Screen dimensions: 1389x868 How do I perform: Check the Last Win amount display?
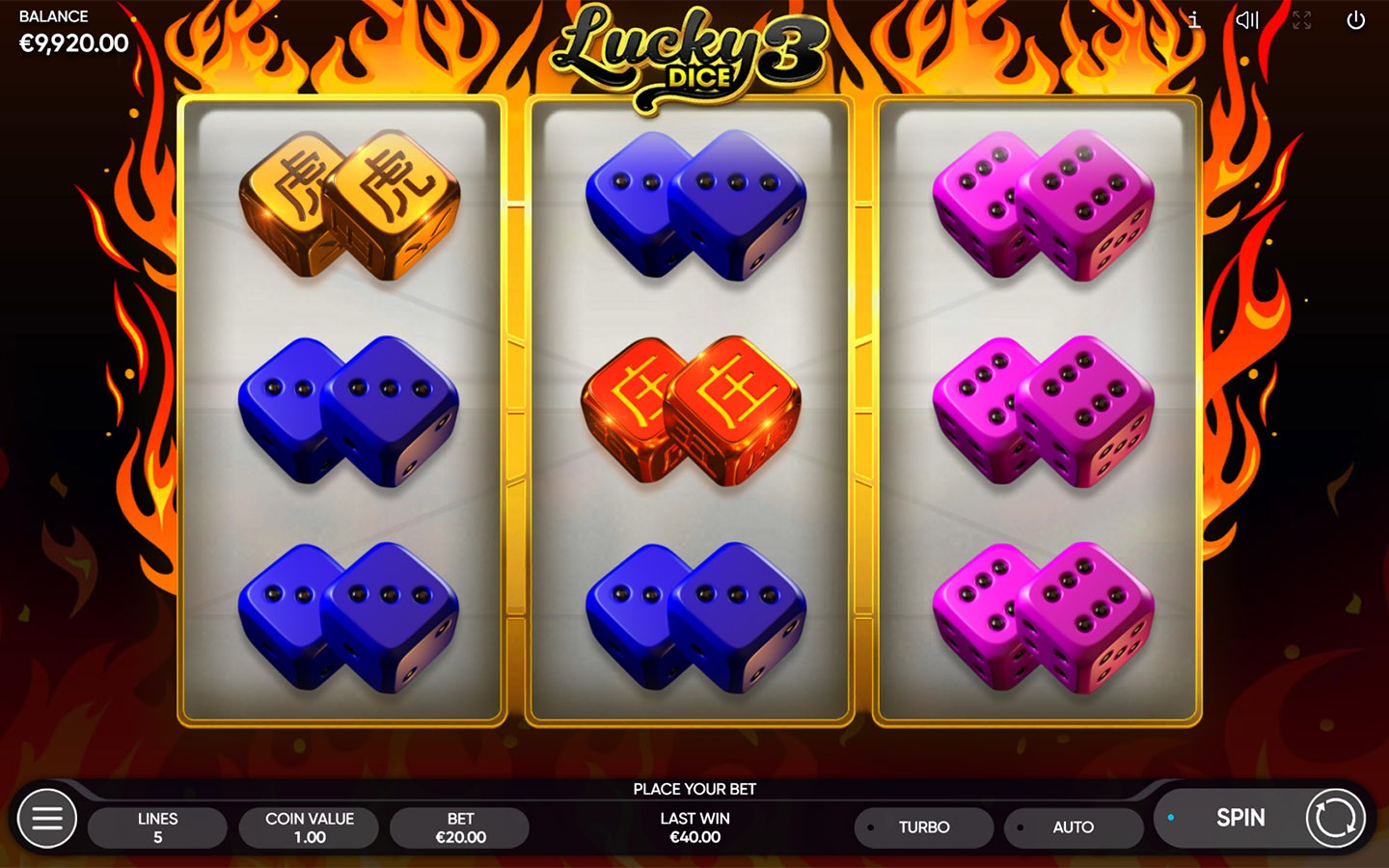[693, 827]
